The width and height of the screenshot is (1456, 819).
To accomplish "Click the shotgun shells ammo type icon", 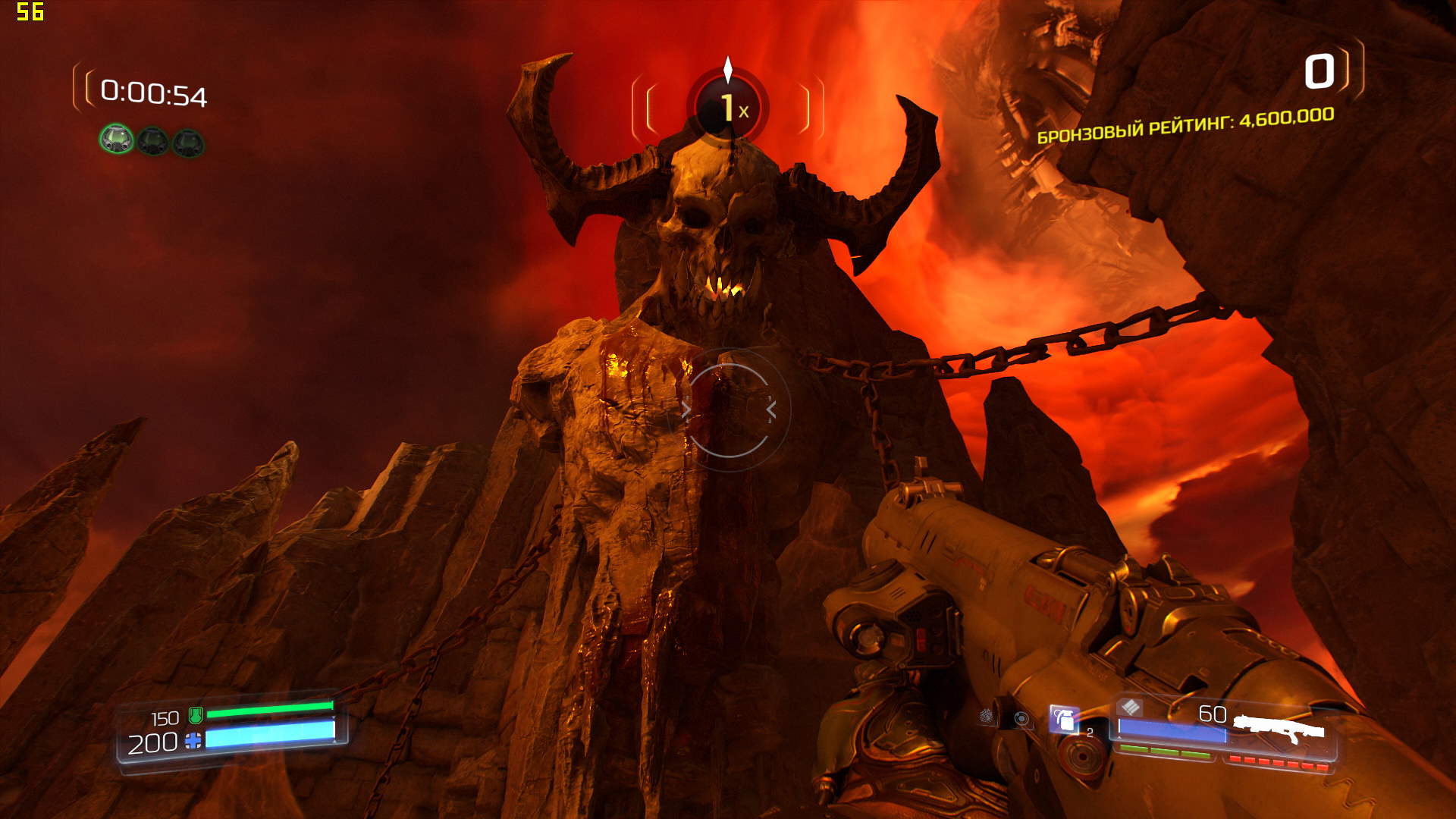I will (1130, 708).
